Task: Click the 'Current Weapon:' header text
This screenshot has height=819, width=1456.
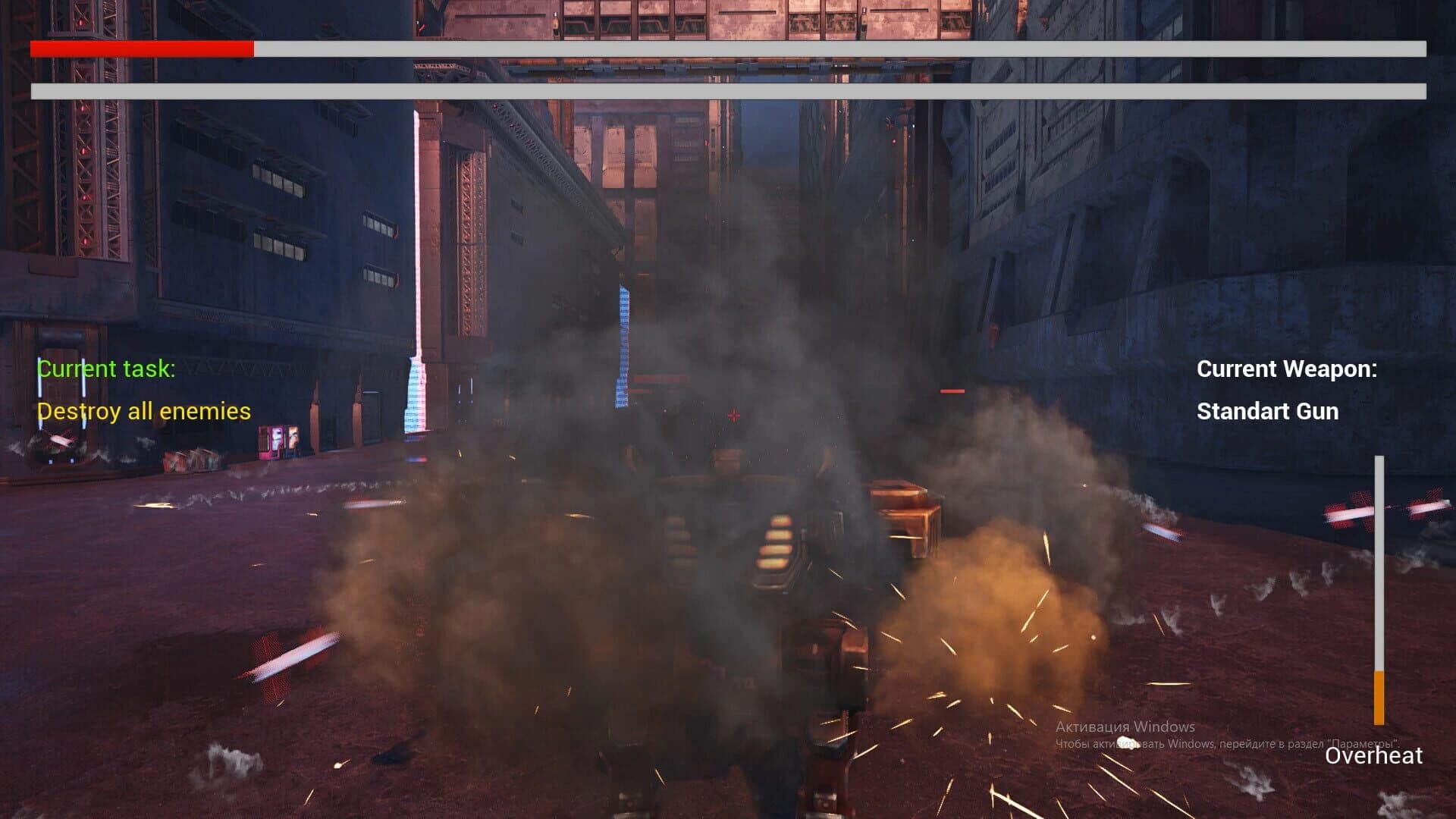Action: click(1286, 369)
